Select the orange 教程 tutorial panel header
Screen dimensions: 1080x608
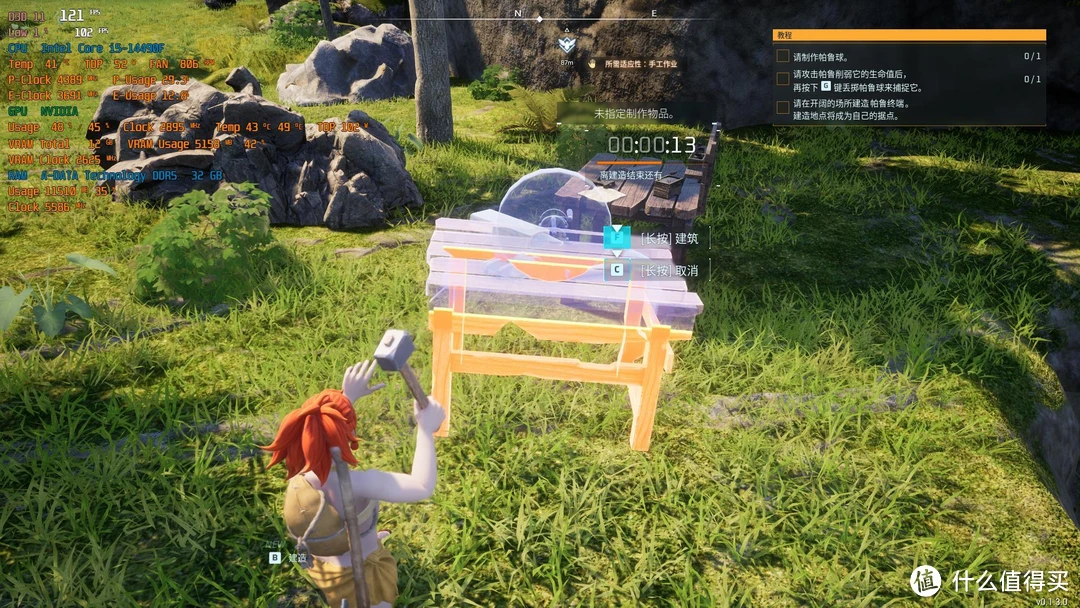908,34
